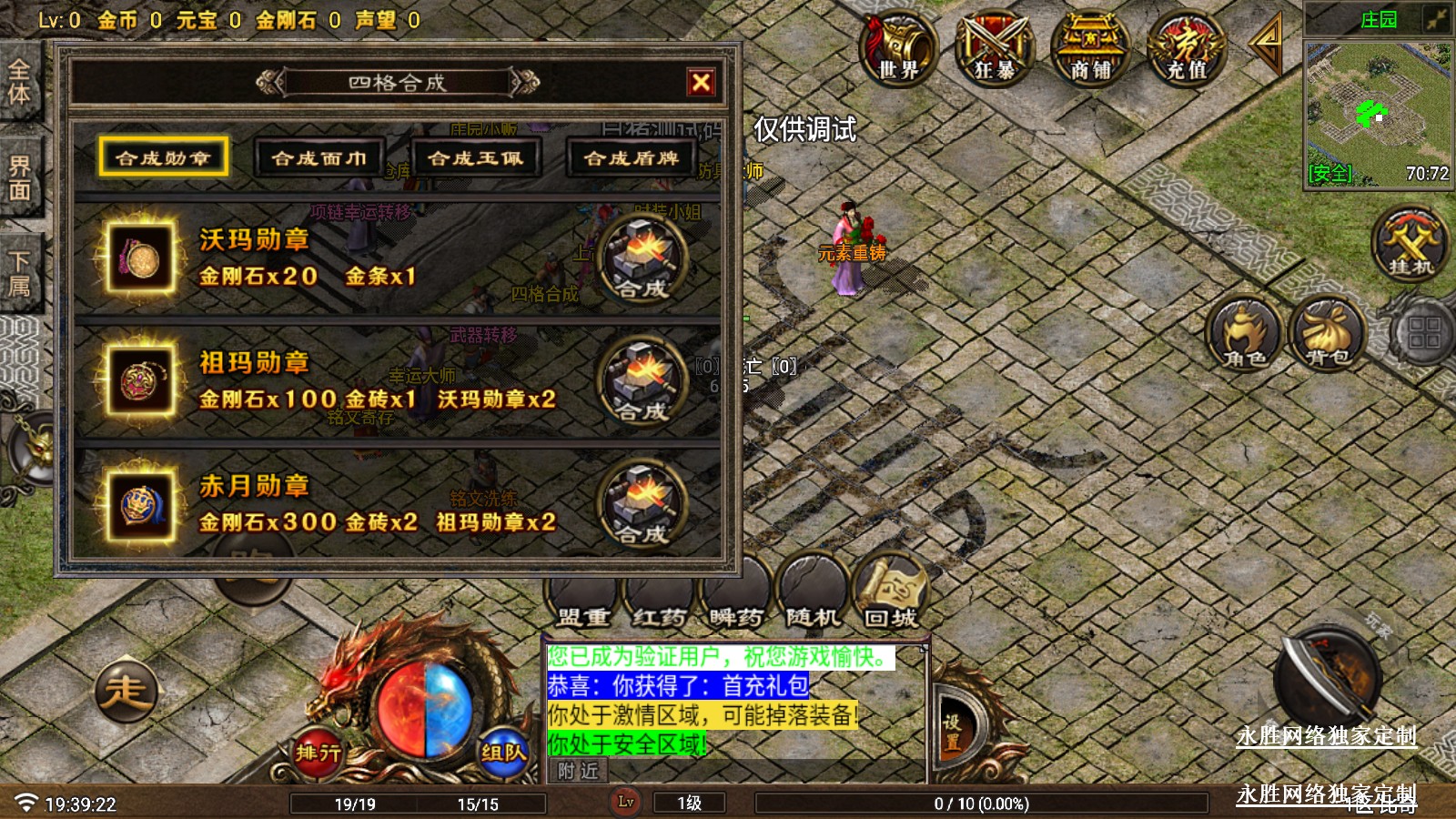Open the 排行 ranking button
The width and height of the screenshot is (1456, 819).
coord(318,753)
